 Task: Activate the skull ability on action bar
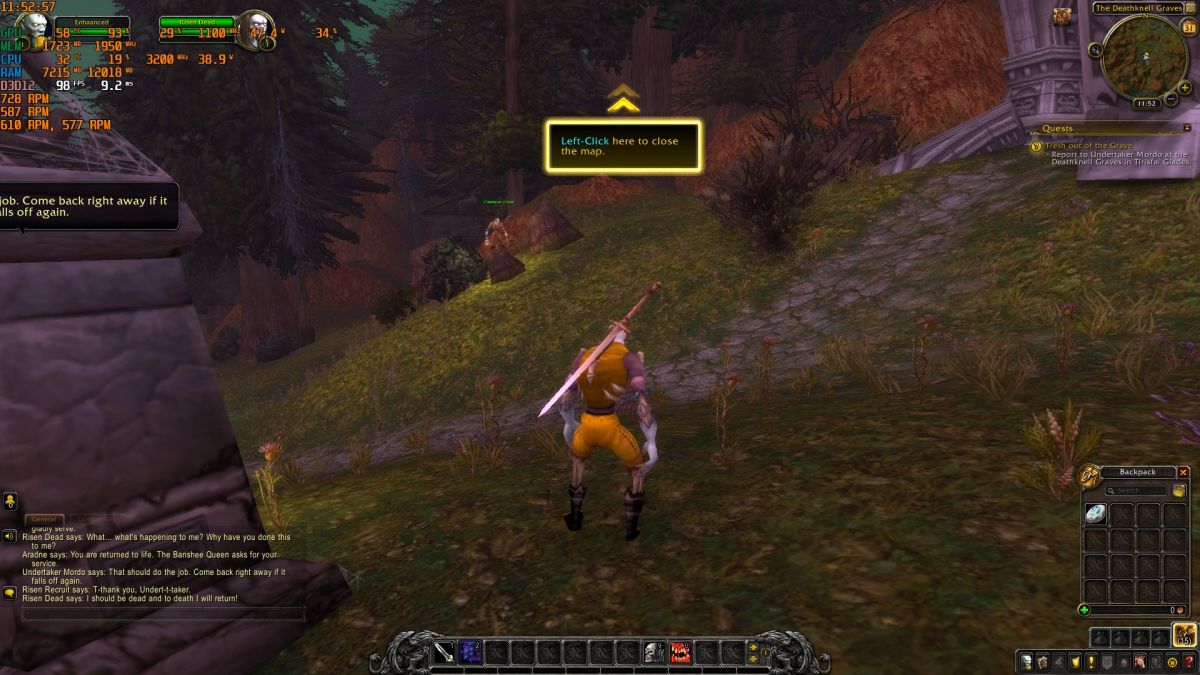pyautogui.click(x=654, y=653)
